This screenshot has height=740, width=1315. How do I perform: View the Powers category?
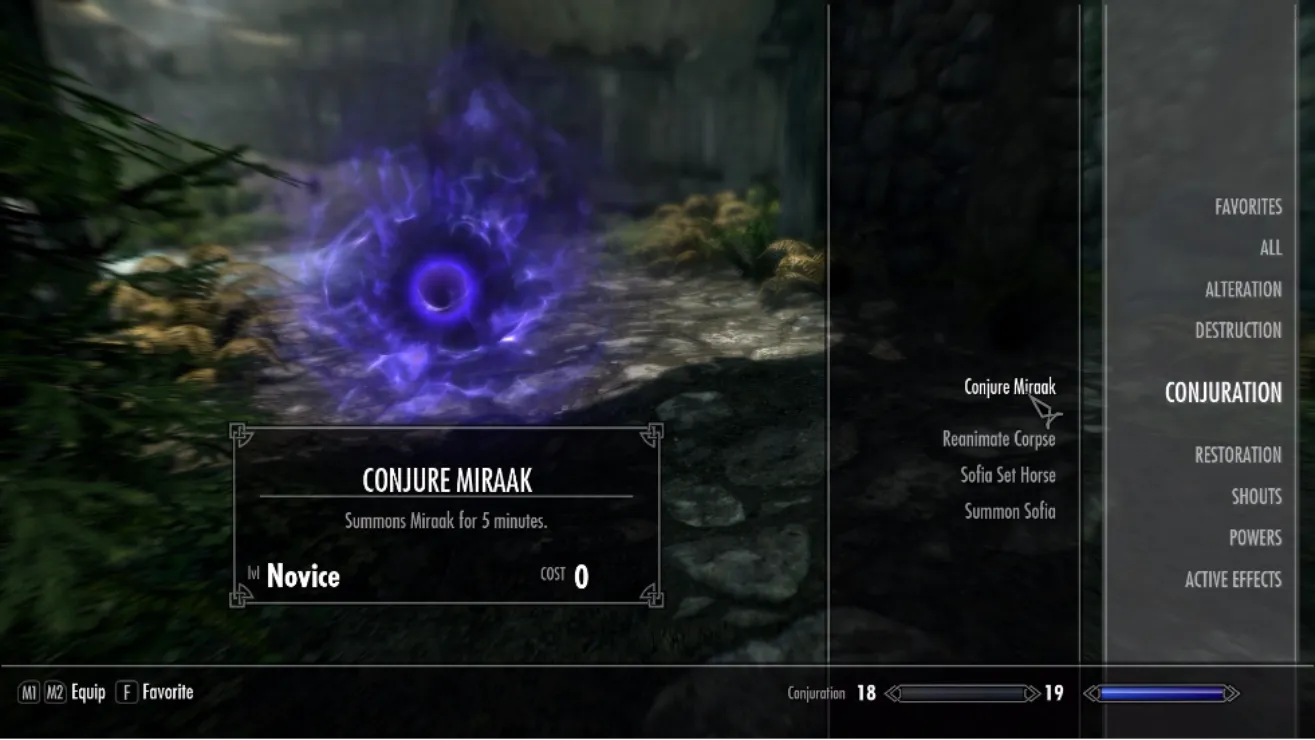pos(1254,538)
